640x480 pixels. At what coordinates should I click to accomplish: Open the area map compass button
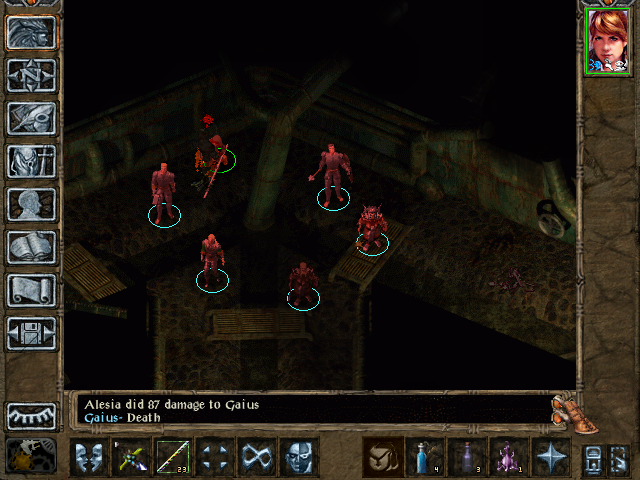pos(32,75)
